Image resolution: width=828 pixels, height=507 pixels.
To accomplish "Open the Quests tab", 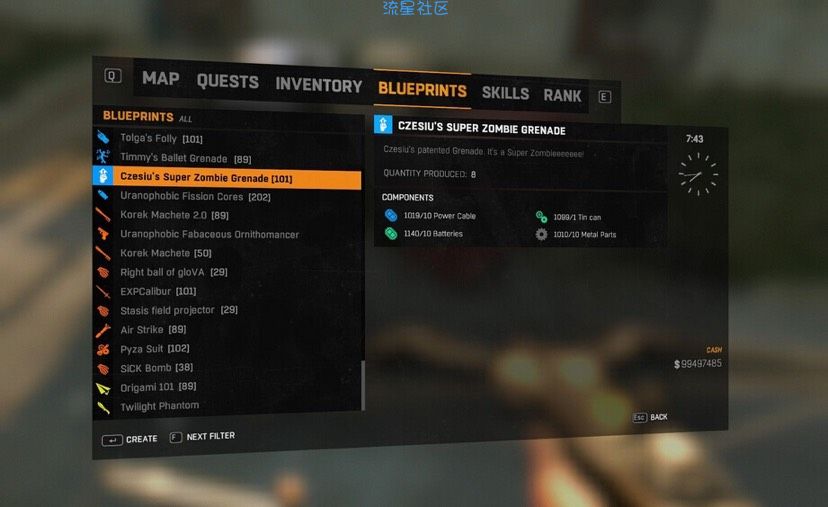I will (227, 82).
